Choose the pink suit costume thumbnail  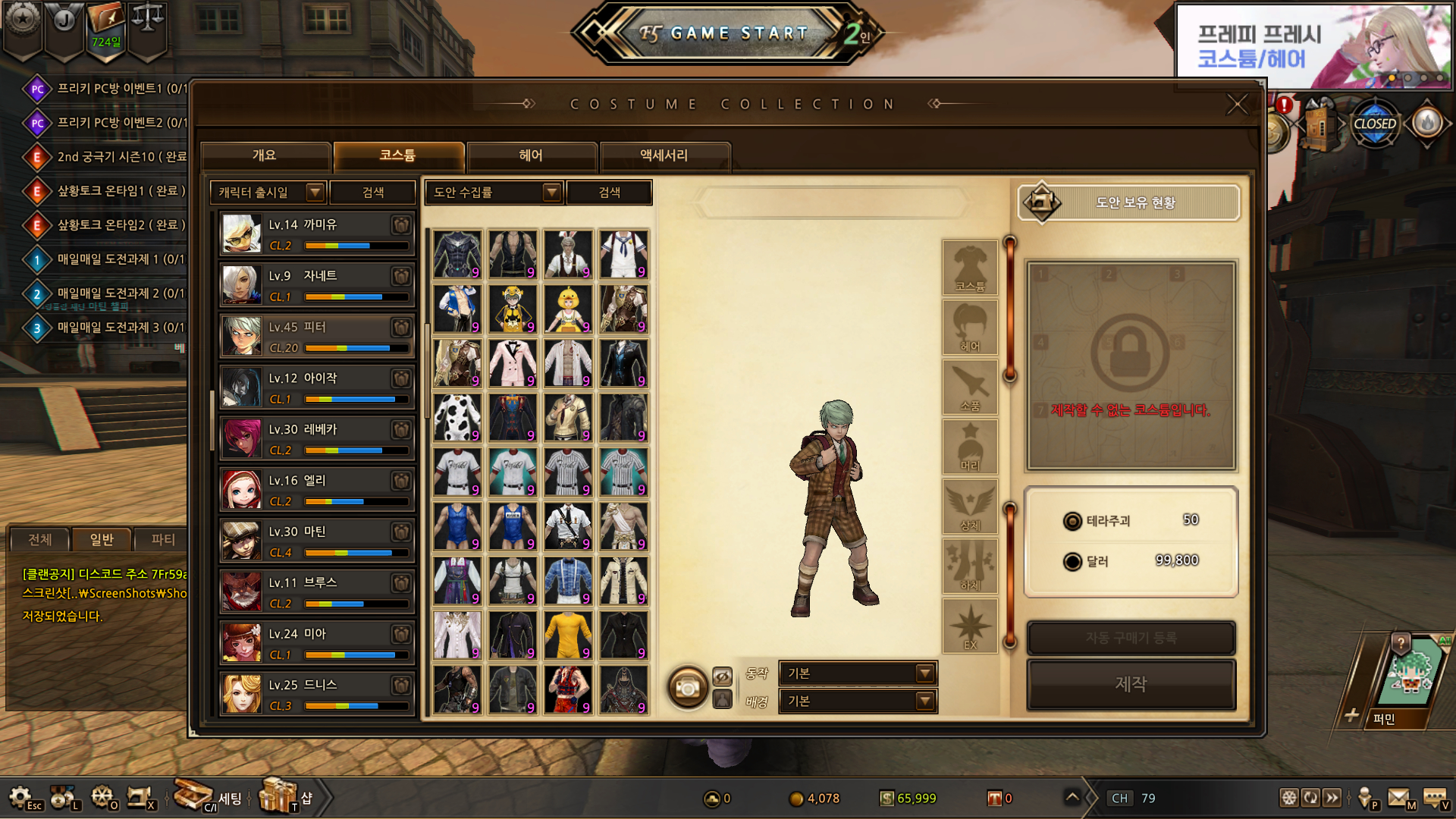(x=513, y=362)
